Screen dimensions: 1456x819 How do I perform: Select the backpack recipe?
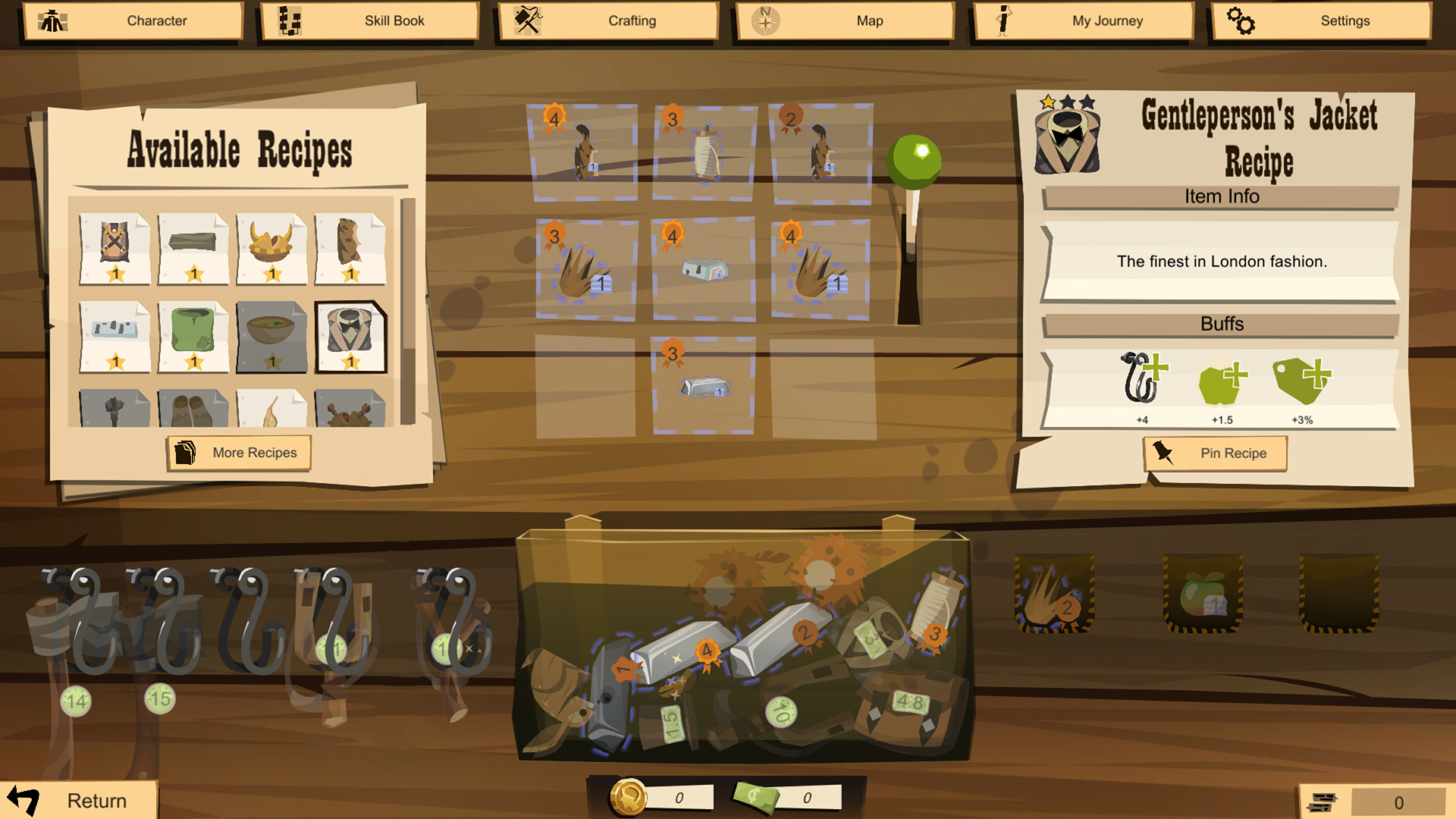click(x=115, y=246)
